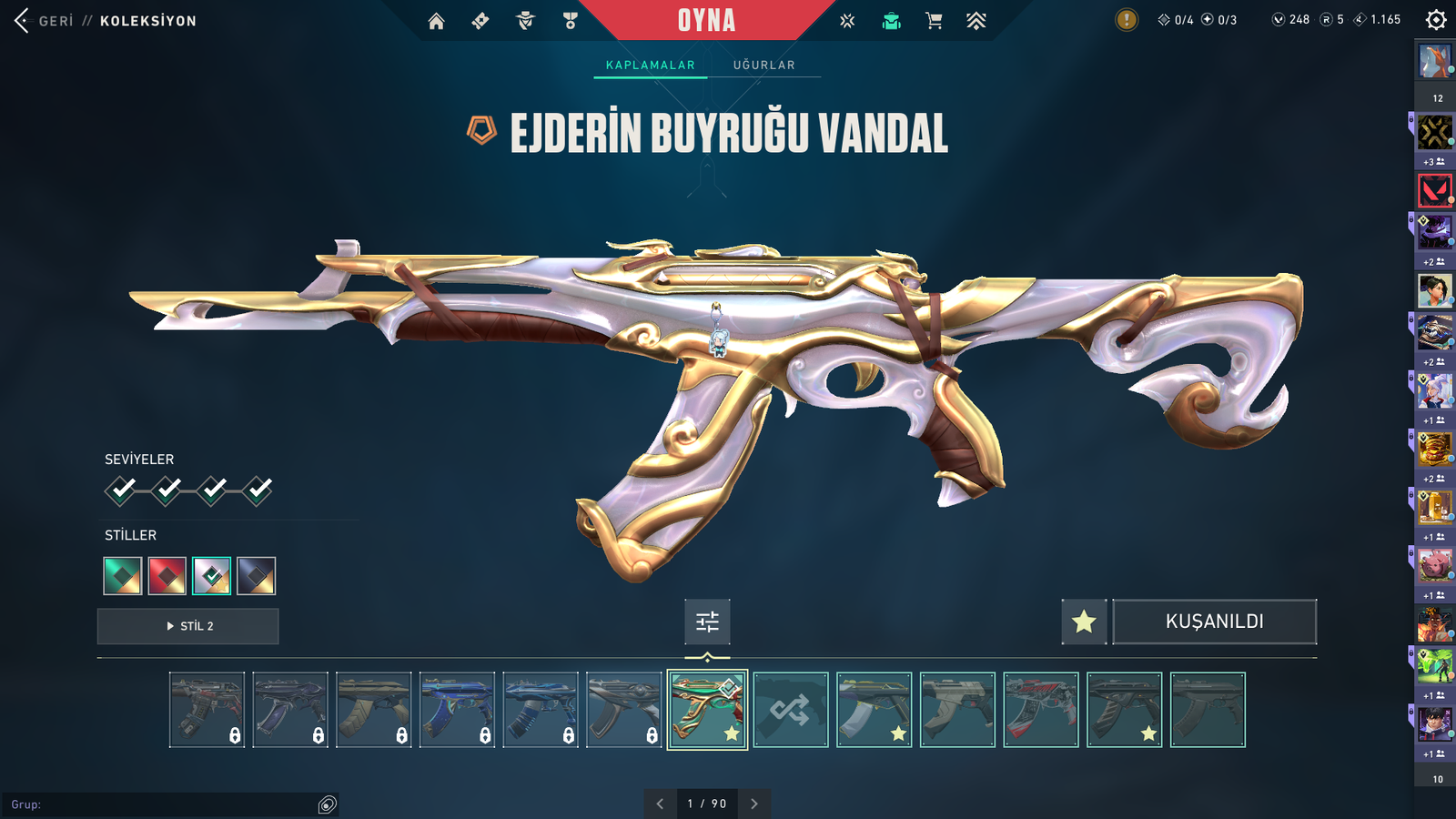
Task: Go to the next skin page arrow
Action: (x=753, y=804)
